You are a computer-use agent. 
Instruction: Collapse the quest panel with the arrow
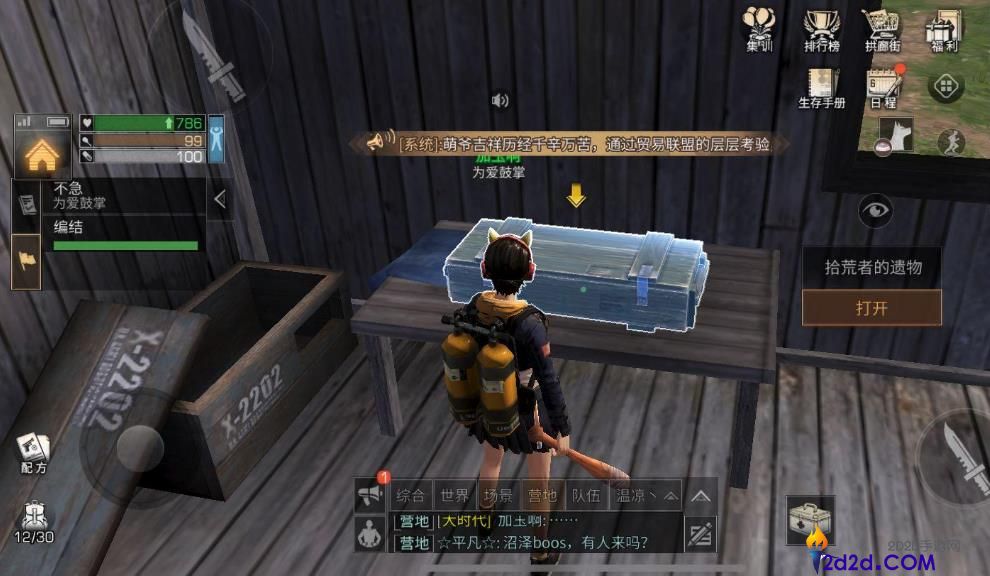[x=220, y=200]
